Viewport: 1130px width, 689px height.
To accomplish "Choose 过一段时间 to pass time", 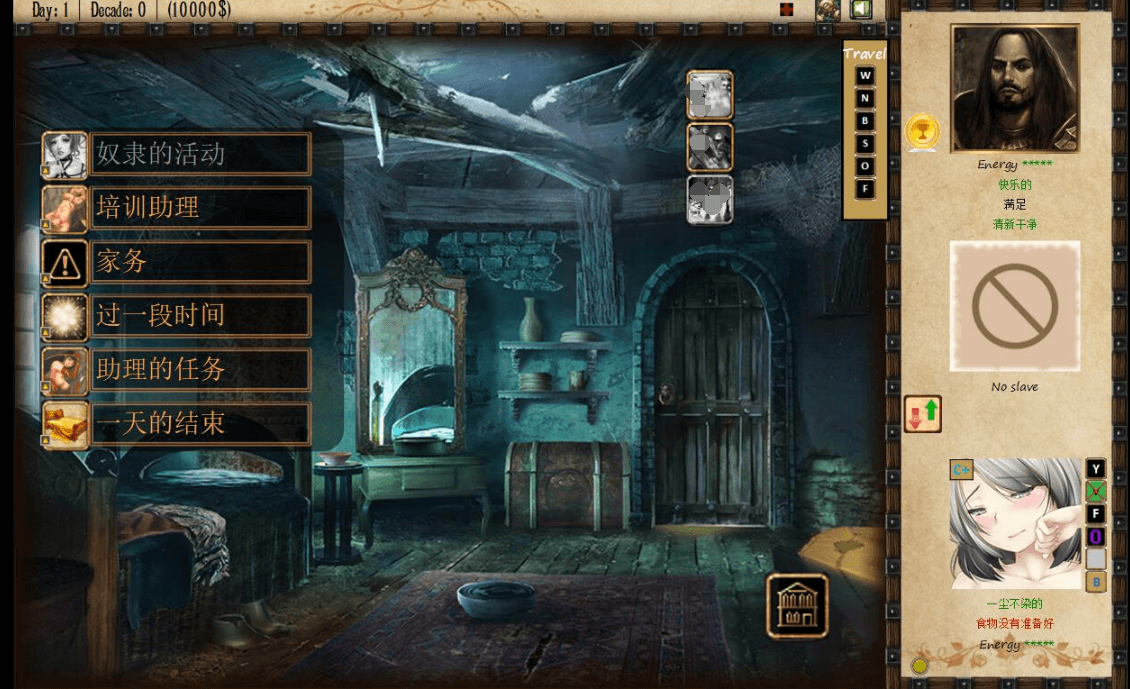I will 200,316.
